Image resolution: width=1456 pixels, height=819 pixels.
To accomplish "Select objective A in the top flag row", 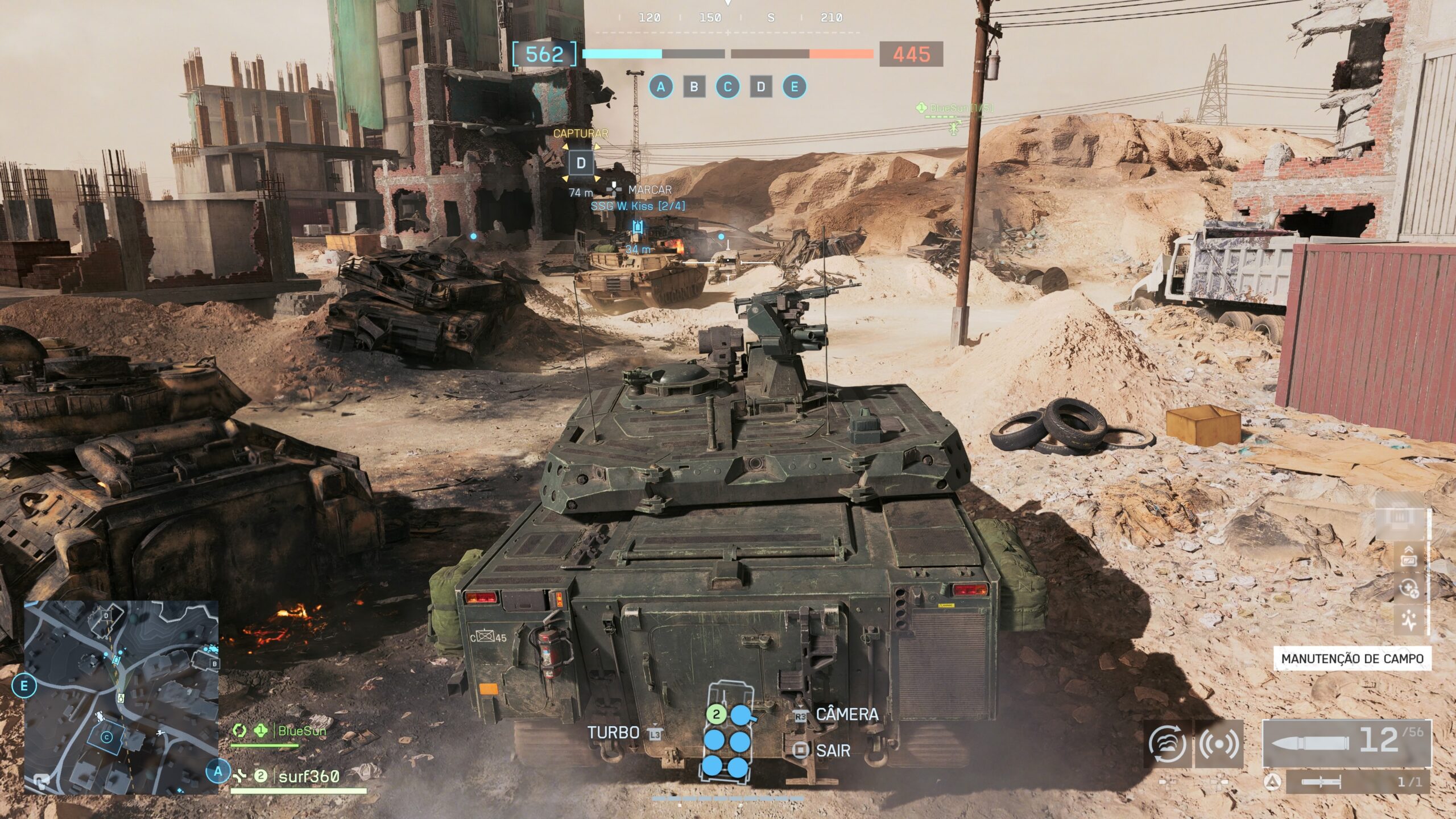I will (660, 87).
